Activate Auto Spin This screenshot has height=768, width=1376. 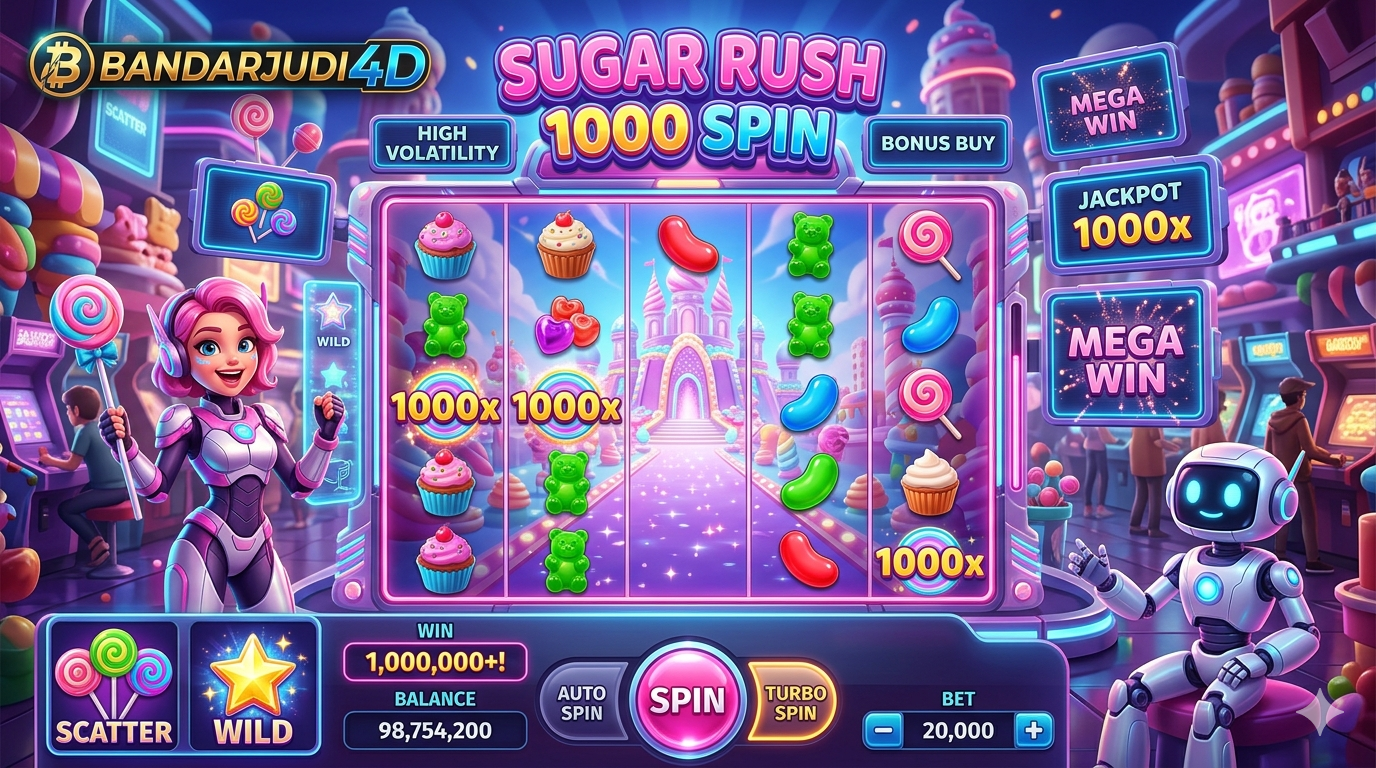pos(581,701)
